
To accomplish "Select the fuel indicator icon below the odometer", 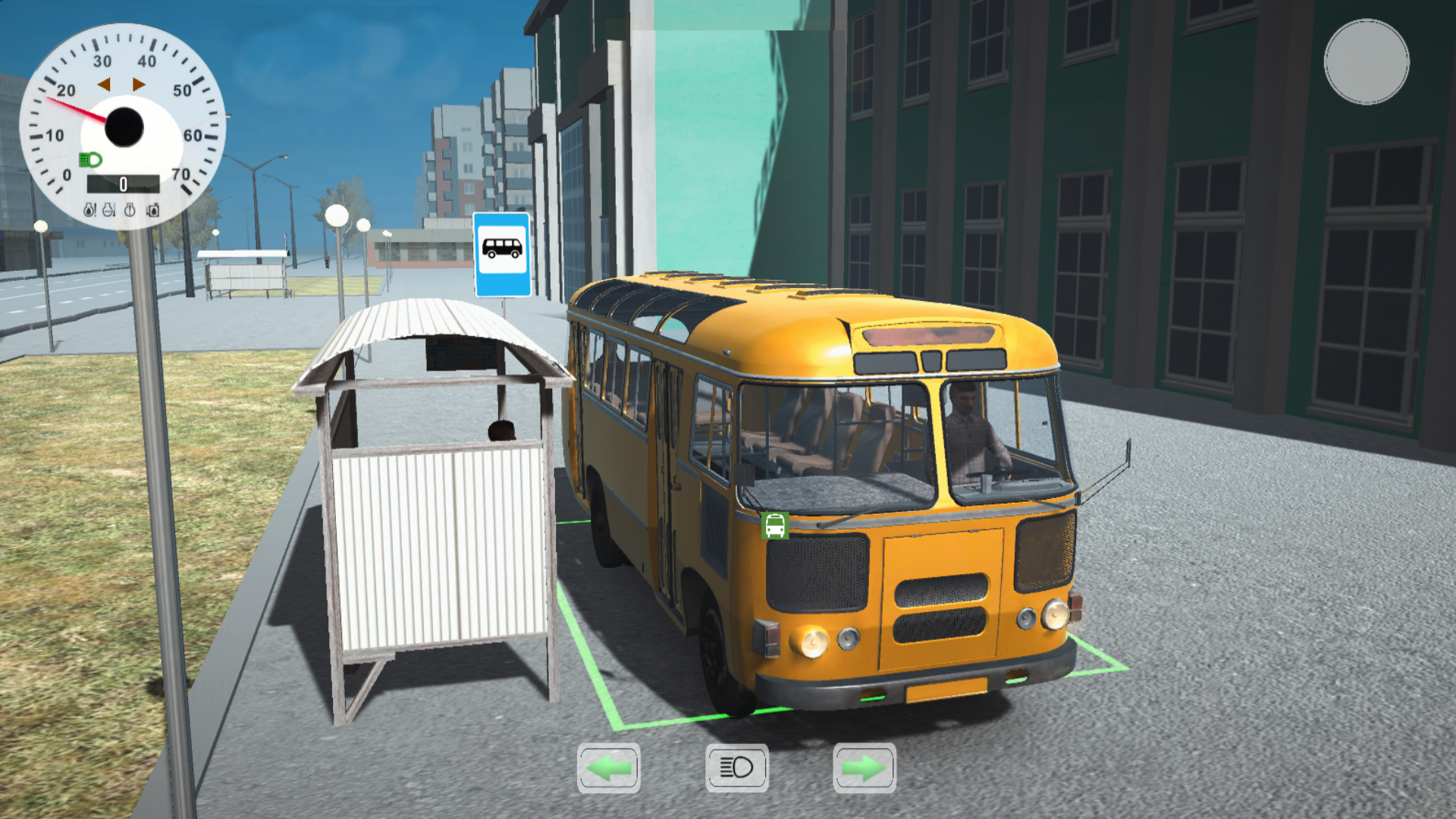I will pos(153,211).
